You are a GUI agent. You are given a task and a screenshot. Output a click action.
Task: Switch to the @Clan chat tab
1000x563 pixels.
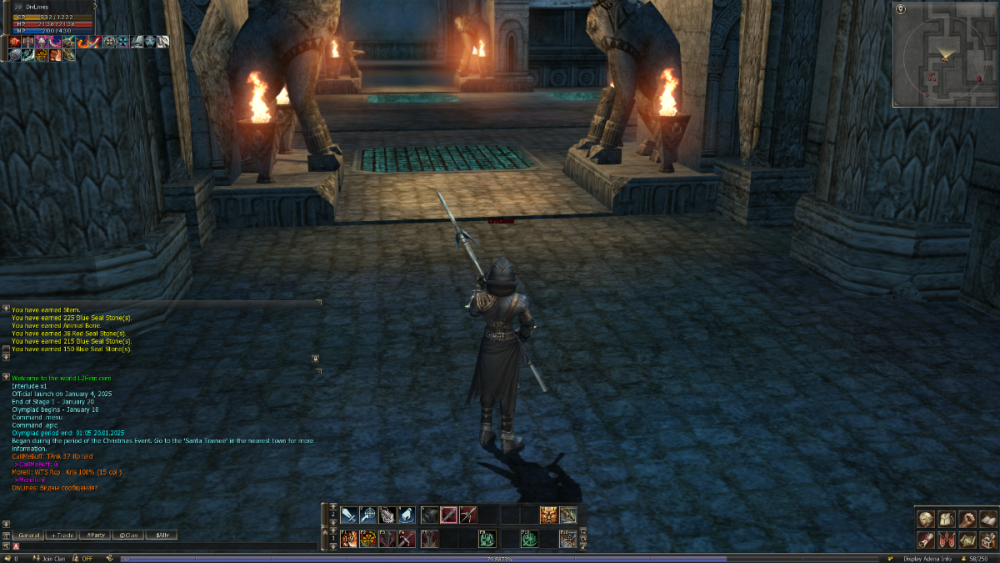pos(130,536)
